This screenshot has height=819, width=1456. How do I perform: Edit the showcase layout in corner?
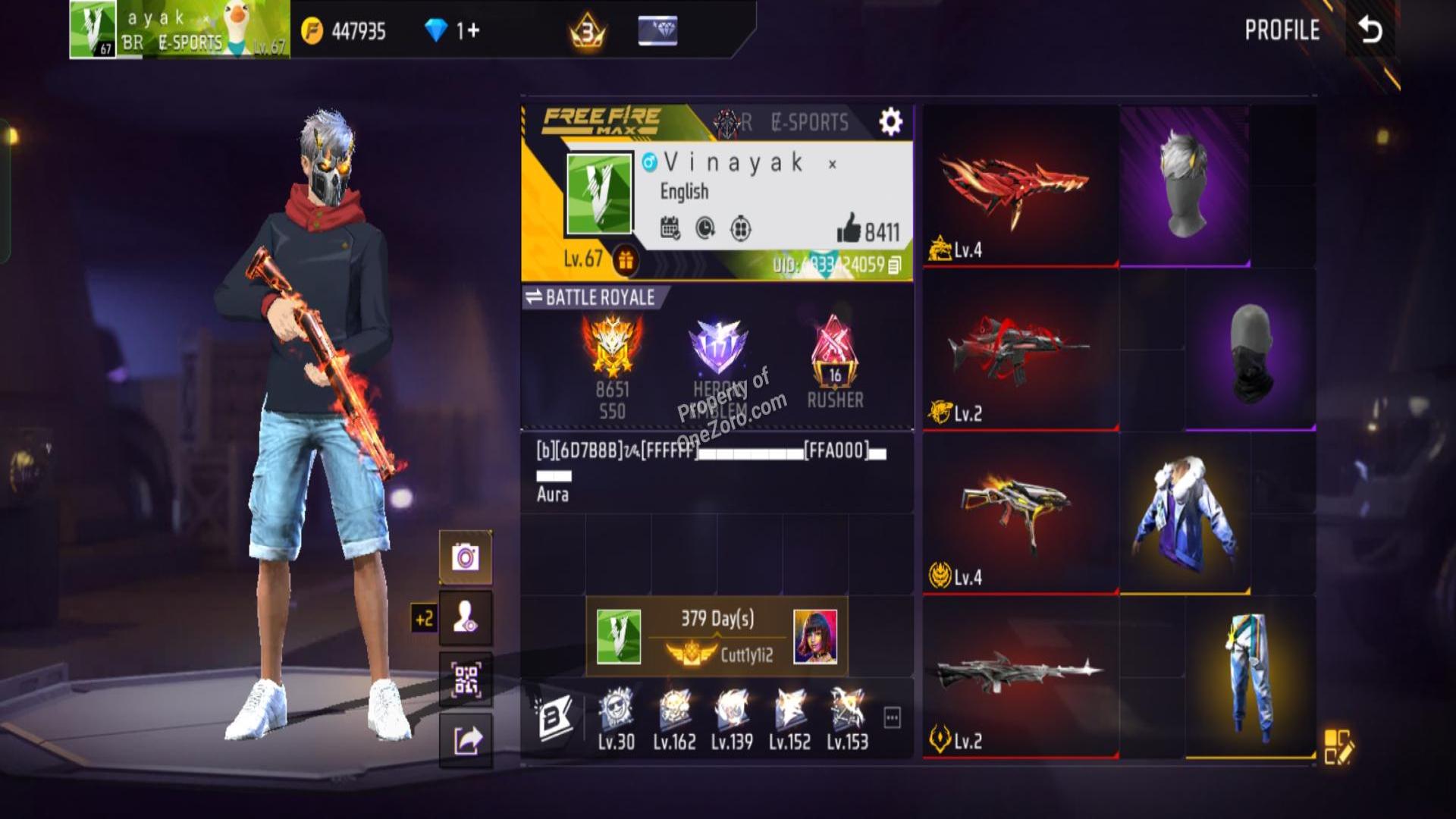click(1338, 746)
